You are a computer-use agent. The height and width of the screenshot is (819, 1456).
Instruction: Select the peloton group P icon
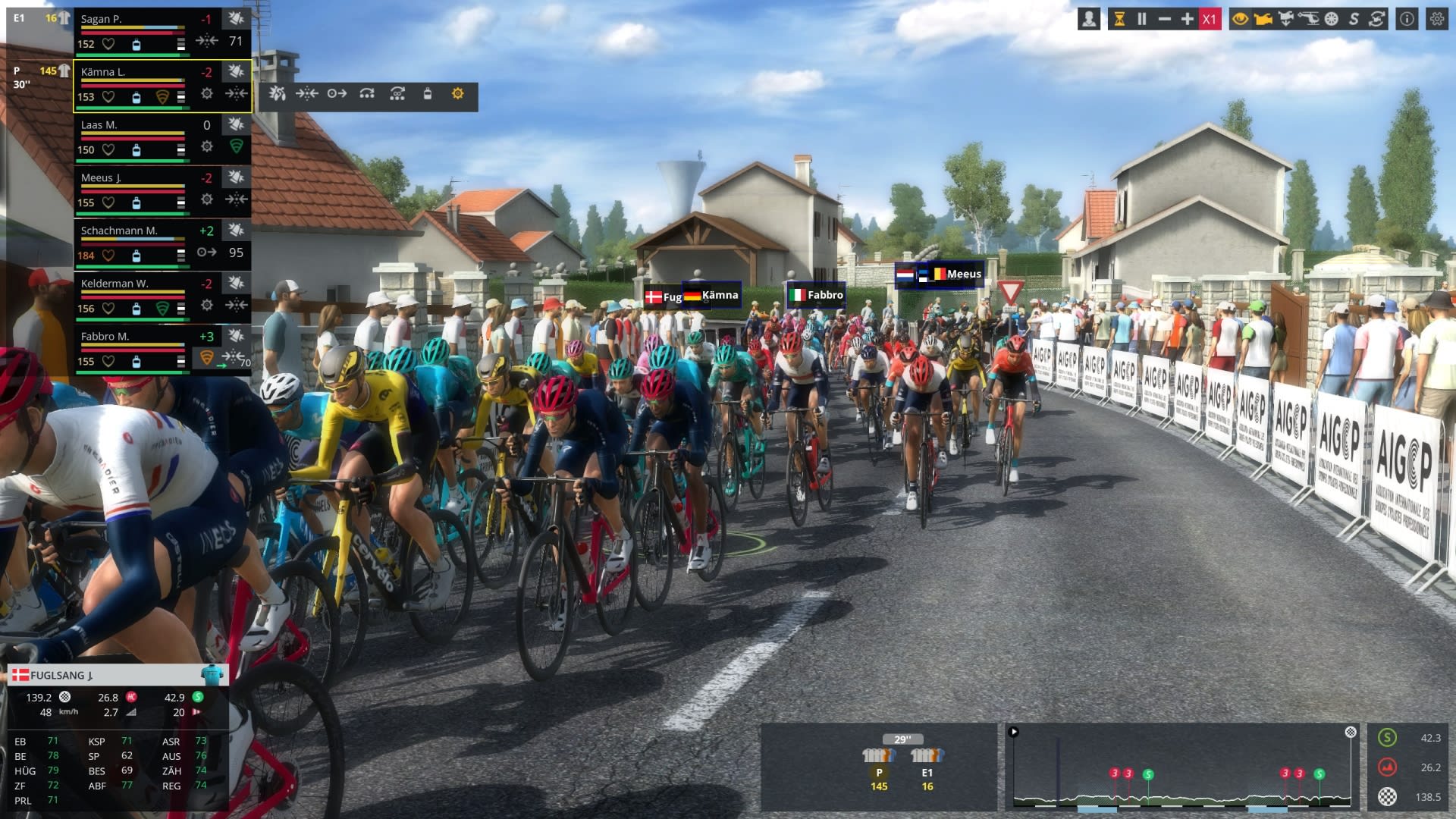click(x=879, y=755)
